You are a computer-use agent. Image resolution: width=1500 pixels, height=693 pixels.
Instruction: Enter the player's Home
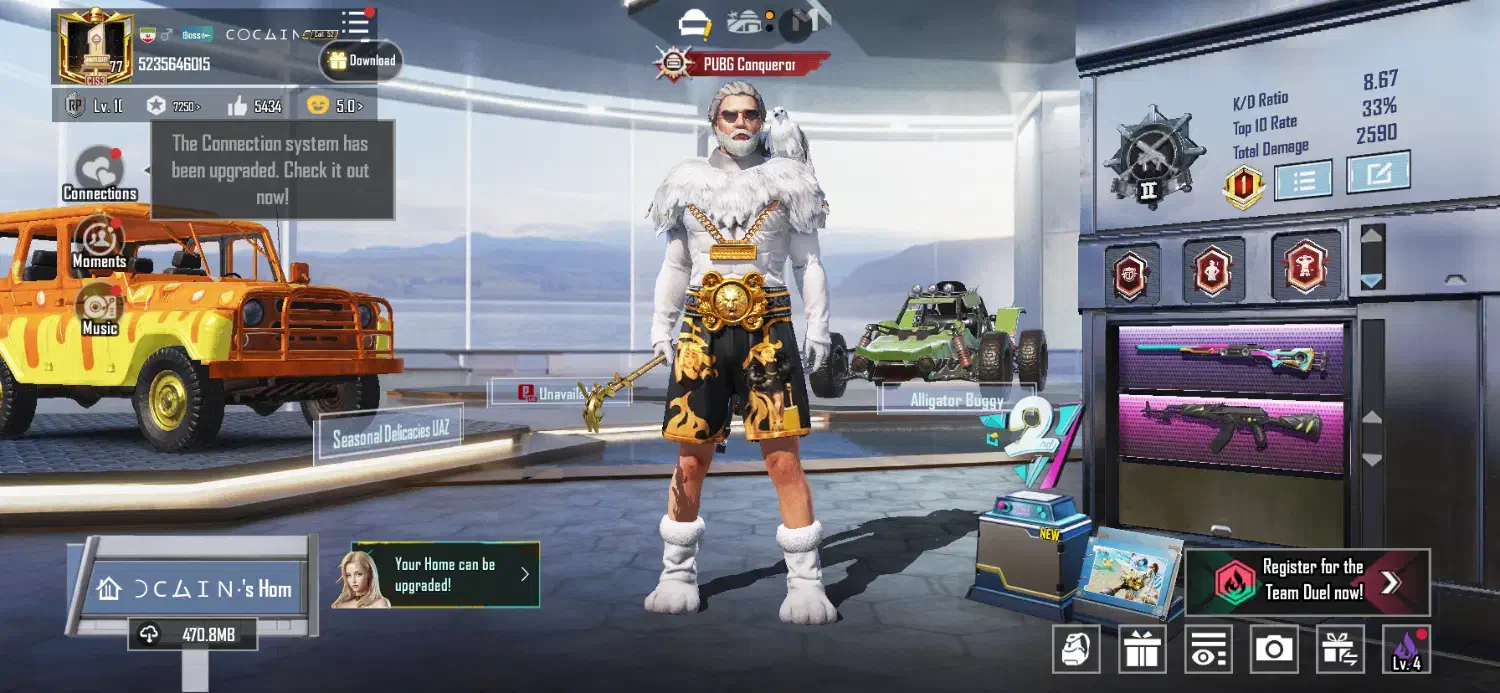coord(195,589)
